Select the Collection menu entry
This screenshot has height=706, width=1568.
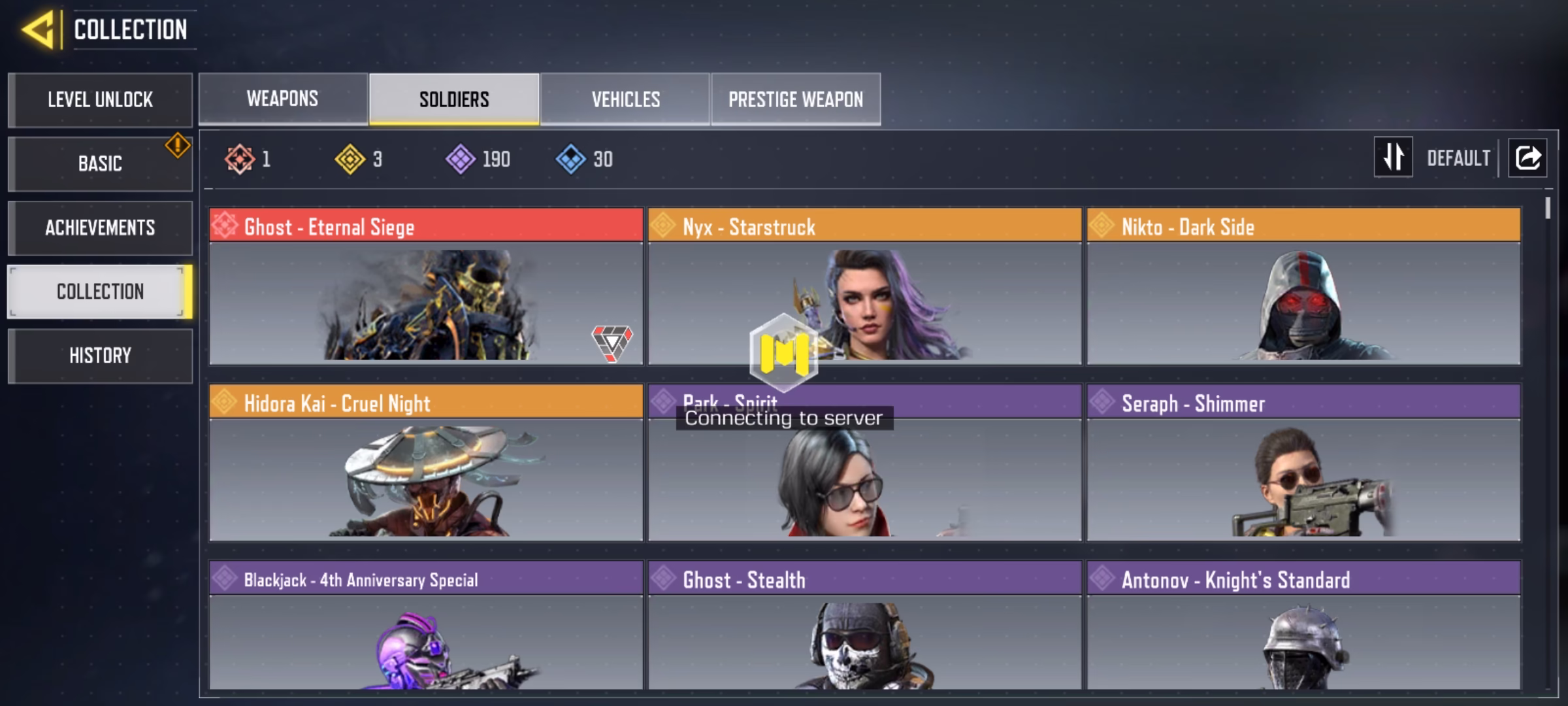(x=100, y=292)
